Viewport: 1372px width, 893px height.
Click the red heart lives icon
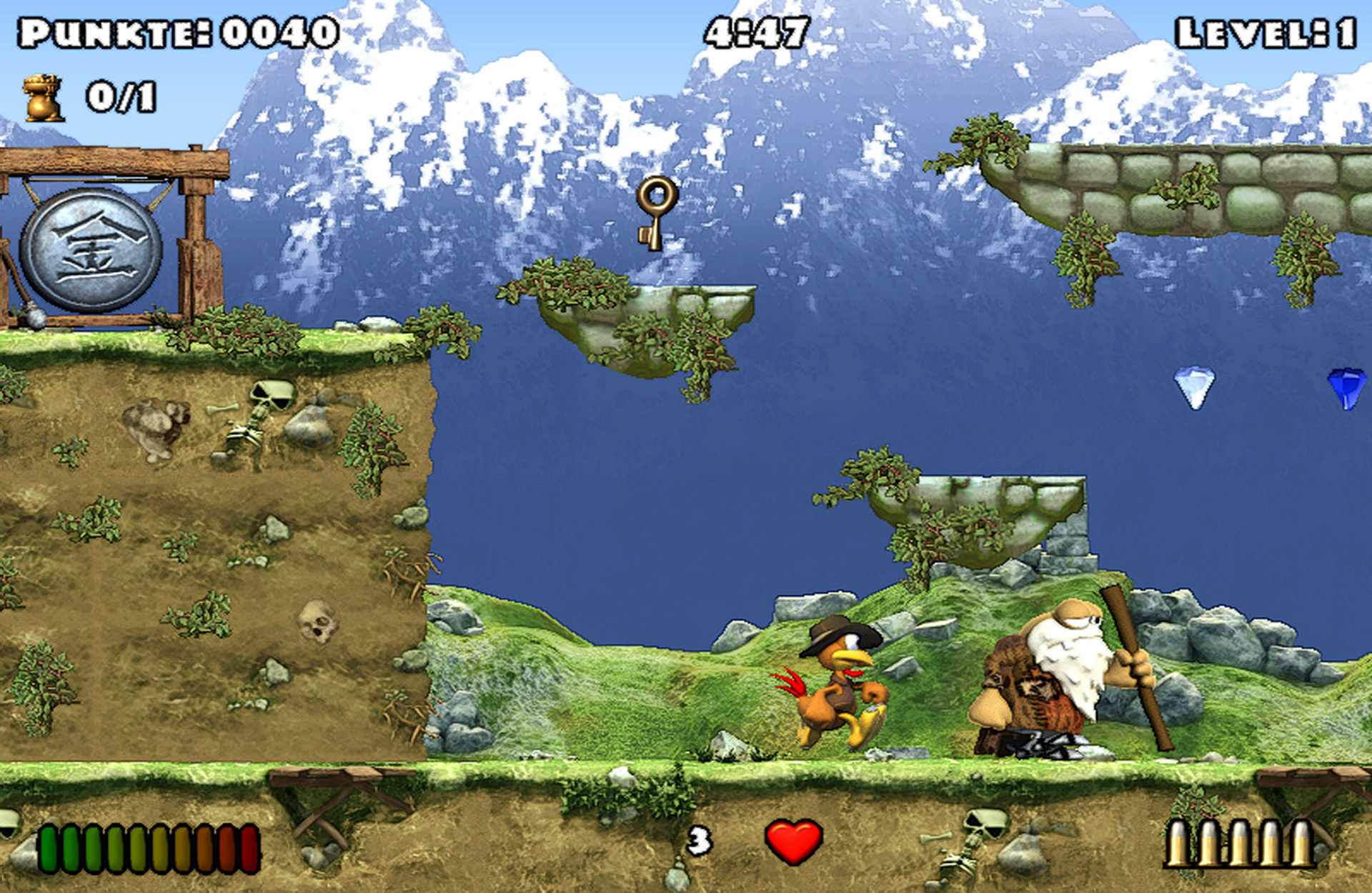coord(794,840)
